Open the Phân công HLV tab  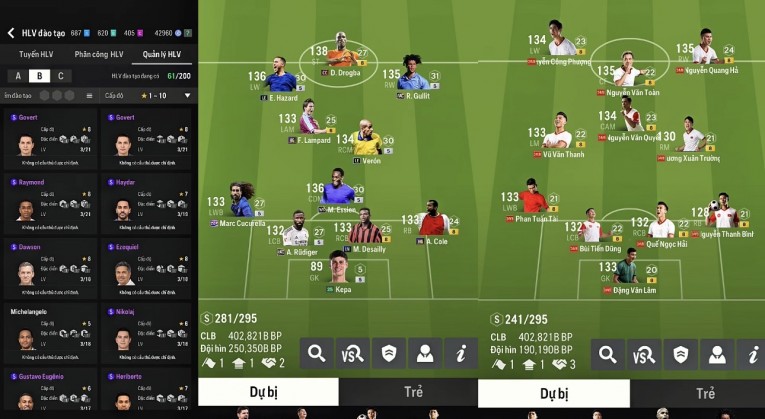point(98,54)
